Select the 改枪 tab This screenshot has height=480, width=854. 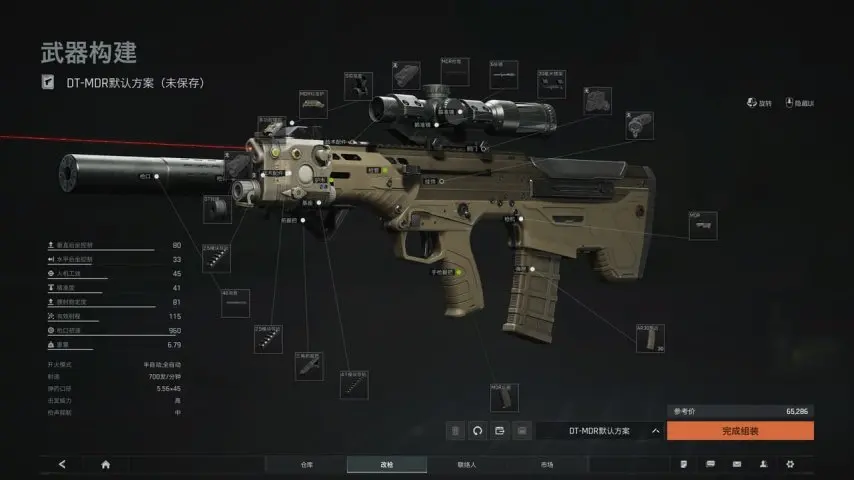pos(386,465)
